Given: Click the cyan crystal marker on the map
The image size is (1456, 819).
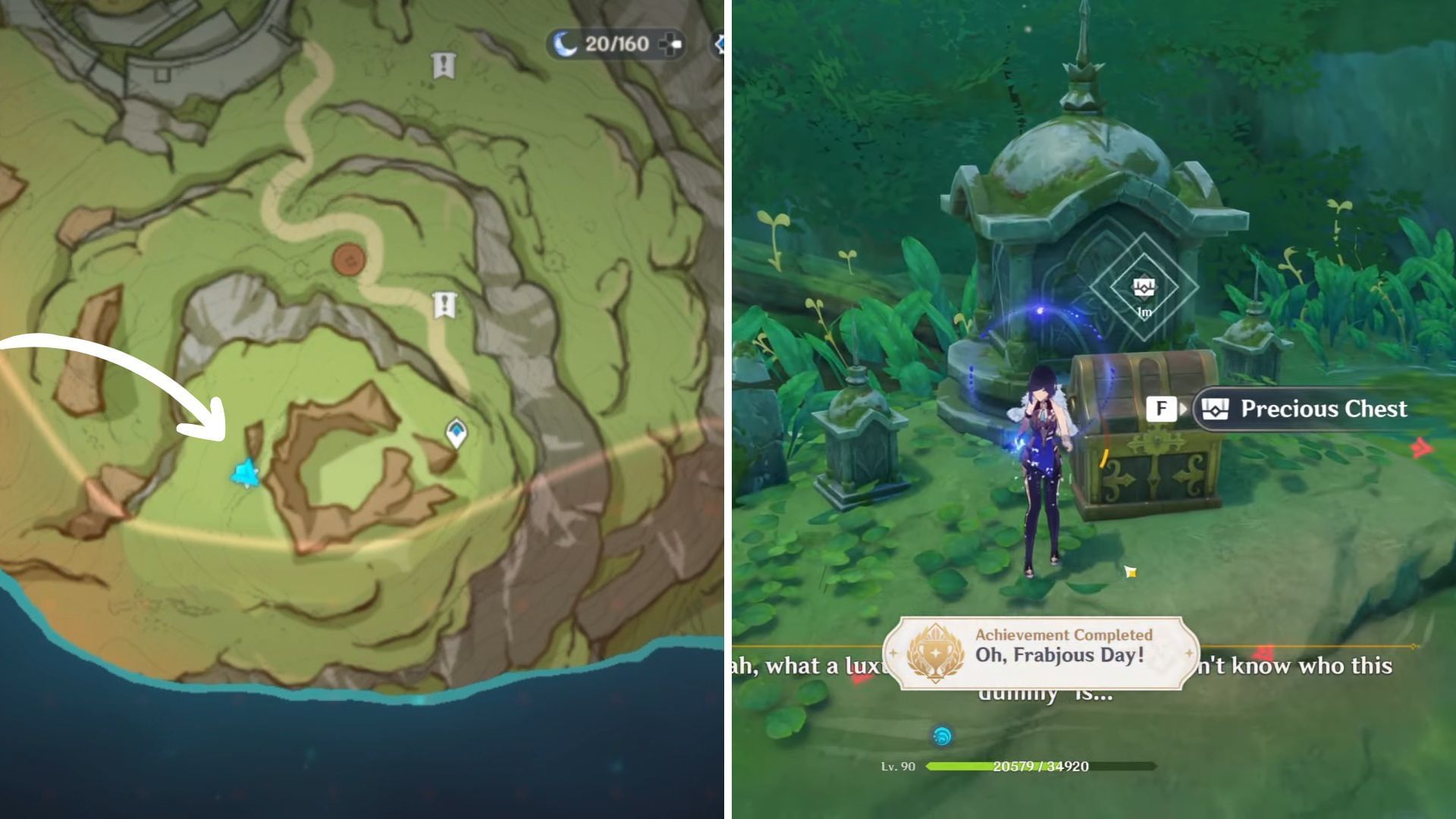Looking at the screenshot, I should point(246,473).
